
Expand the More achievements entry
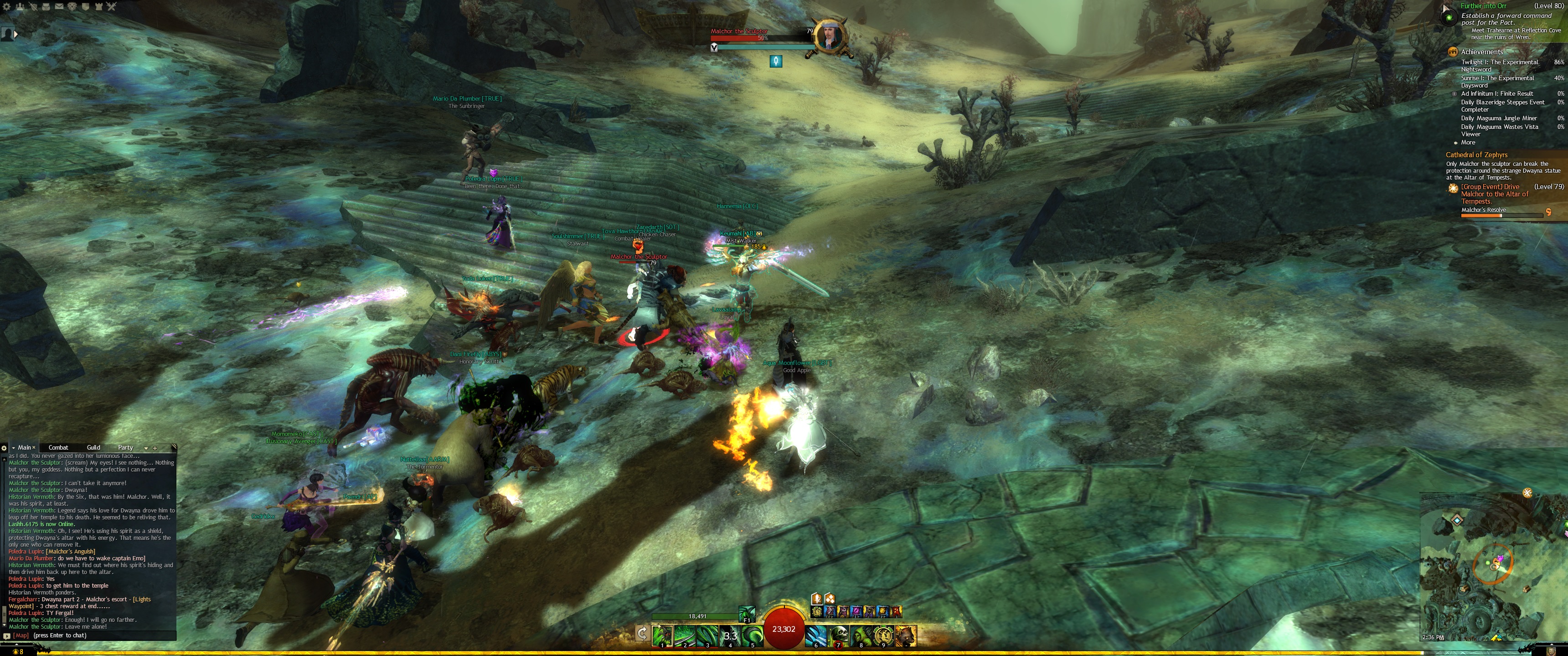(1468, 143)
